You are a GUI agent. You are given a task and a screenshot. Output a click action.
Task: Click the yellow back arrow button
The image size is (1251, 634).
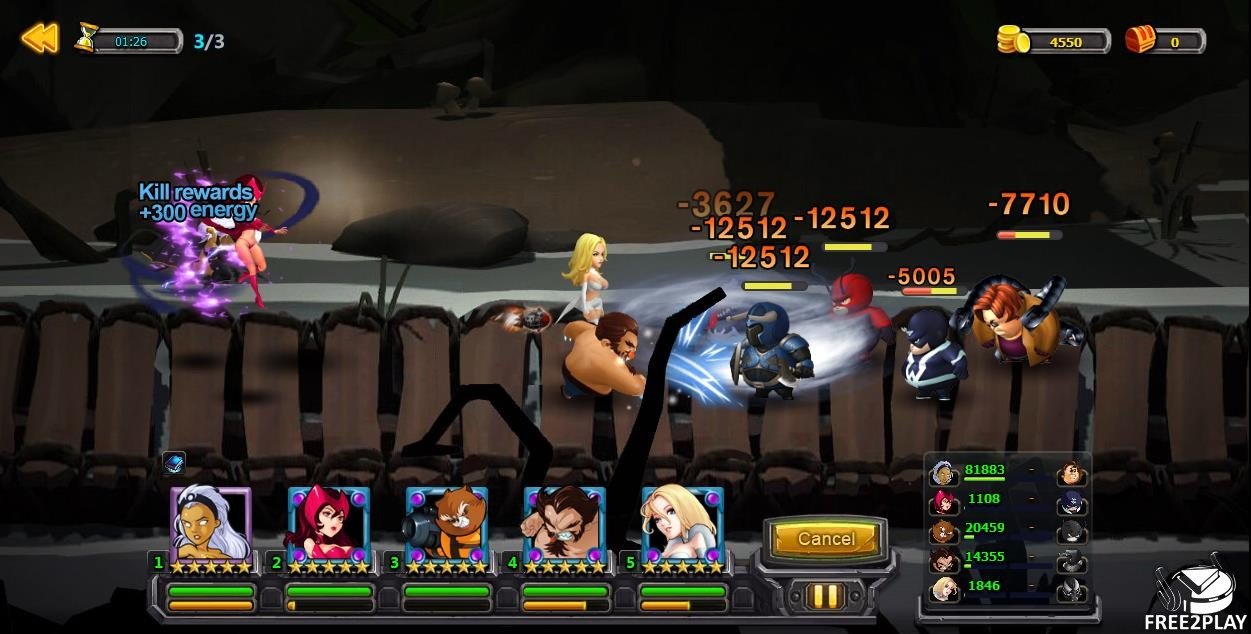point(40,39)
